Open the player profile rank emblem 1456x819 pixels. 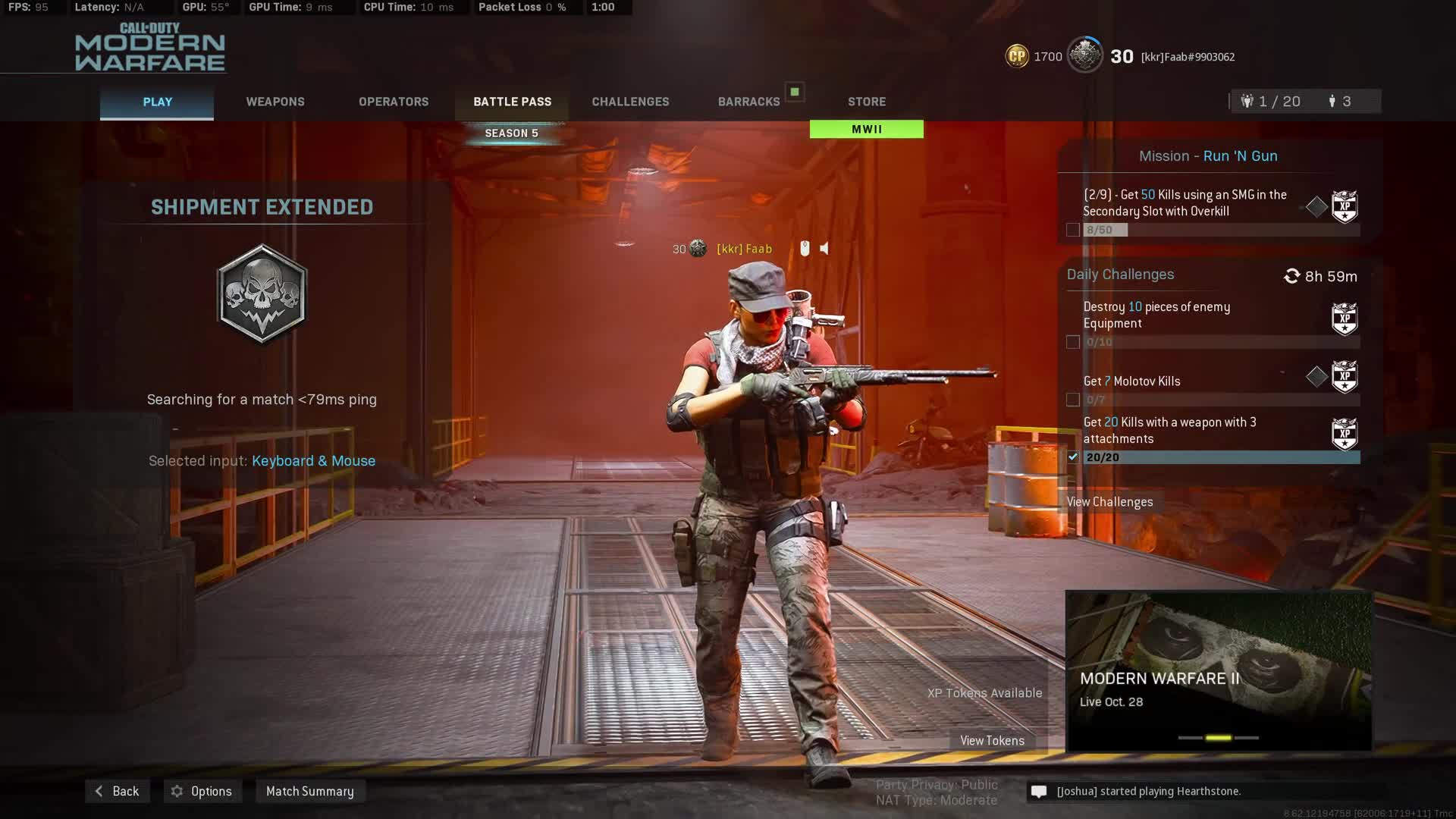(x=1084, y=56)
